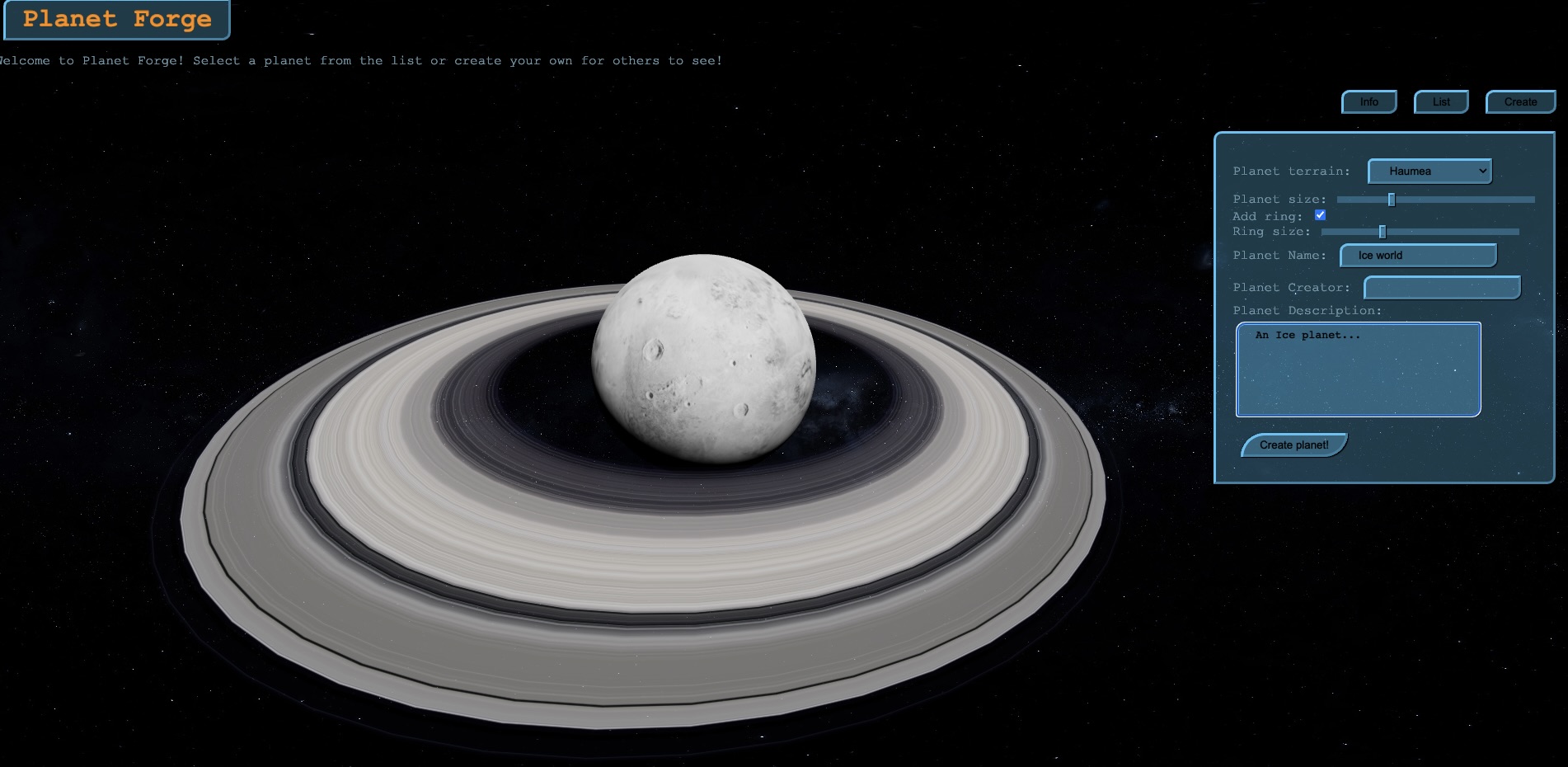The height and width of the screenshot is (767, 1568).
Task: Open the Create tab
Action: (1520, 101)
